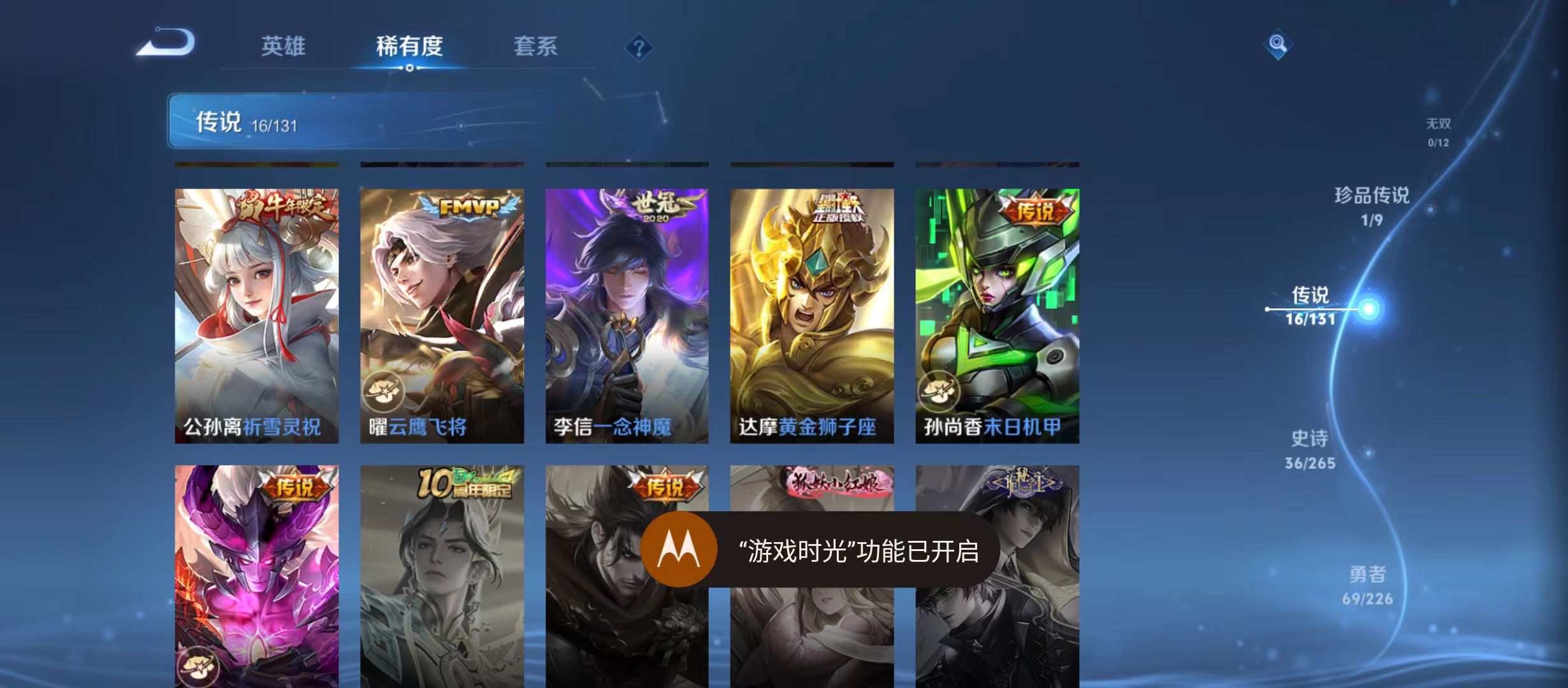Open the 公孙离祈雪灵祝 skin card
The width and height of the screenshot is (1568, 688).
tap(257, 312)
